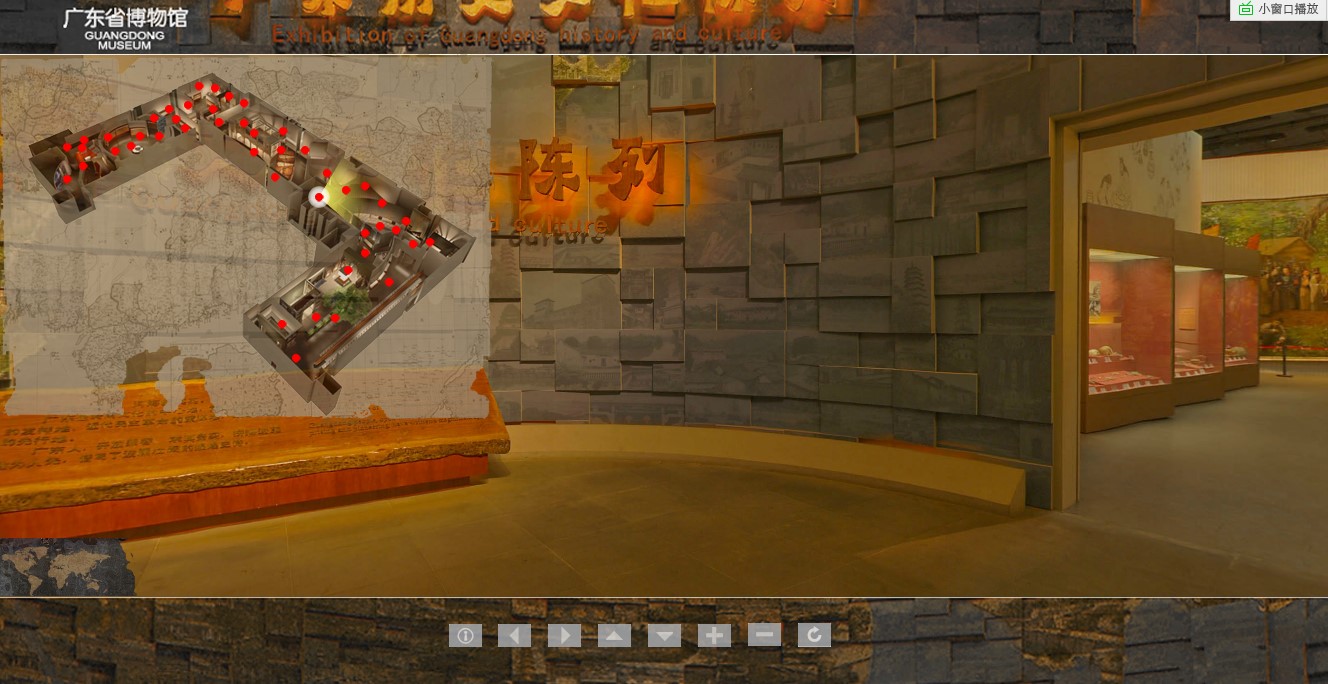The width and height of the screenshot is (1328, 684).
Task: Tilt the view up with the up arrow
Action: [x=614, y=635]
